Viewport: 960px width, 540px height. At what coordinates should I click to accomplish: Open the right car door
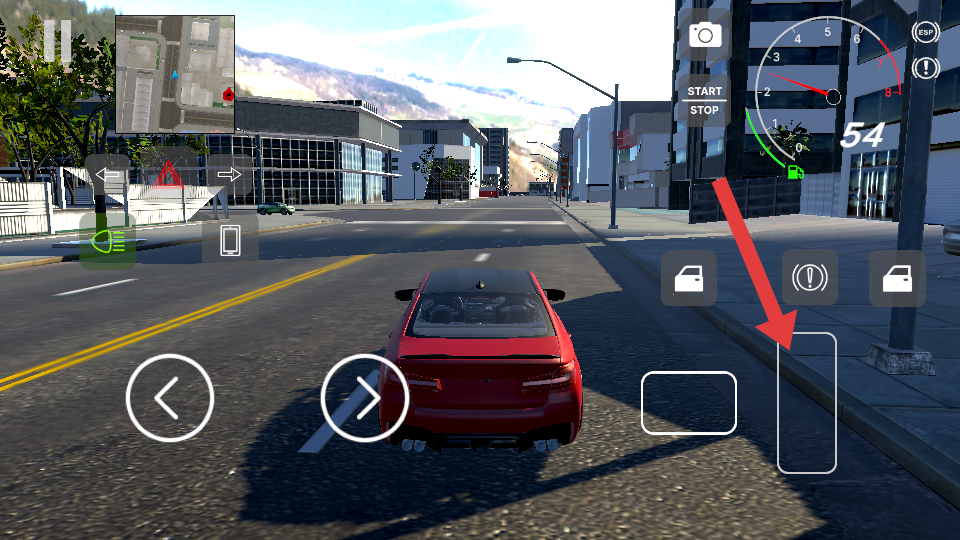pyautogui.click(x=896, y=278)
